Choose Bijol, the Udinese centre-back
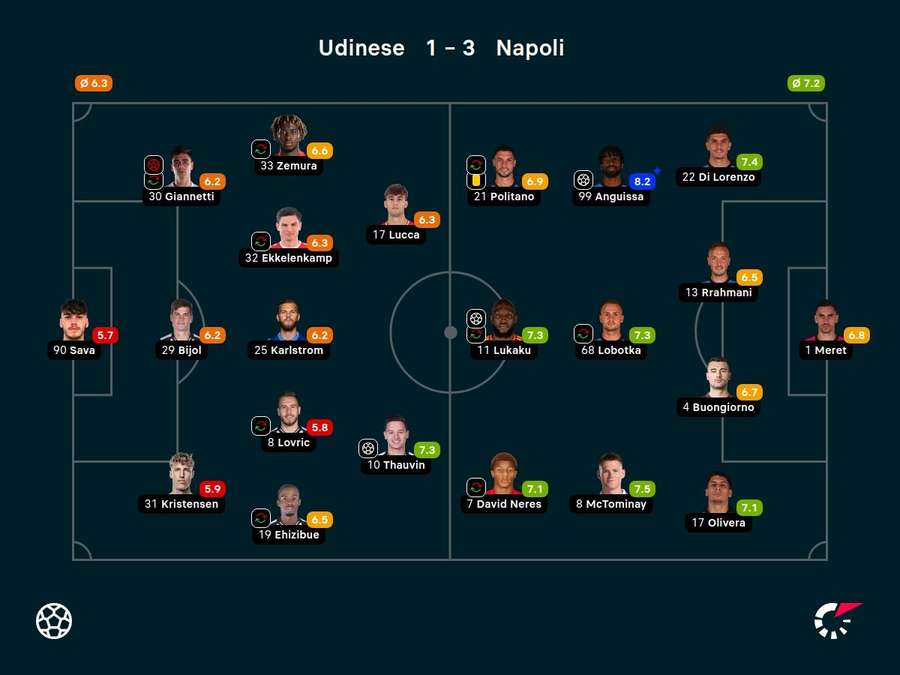 tap(181, 320)
